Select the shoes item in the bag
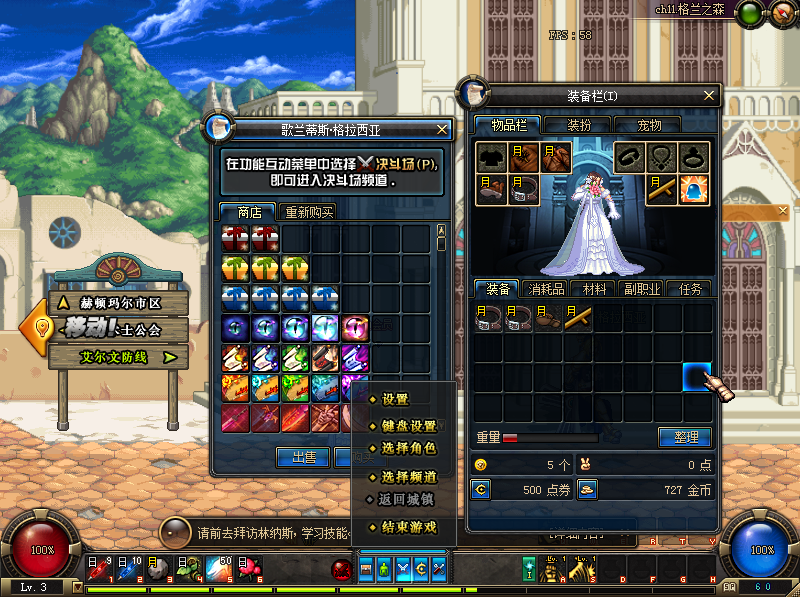800x597 pixels. [x=548, y=318]
